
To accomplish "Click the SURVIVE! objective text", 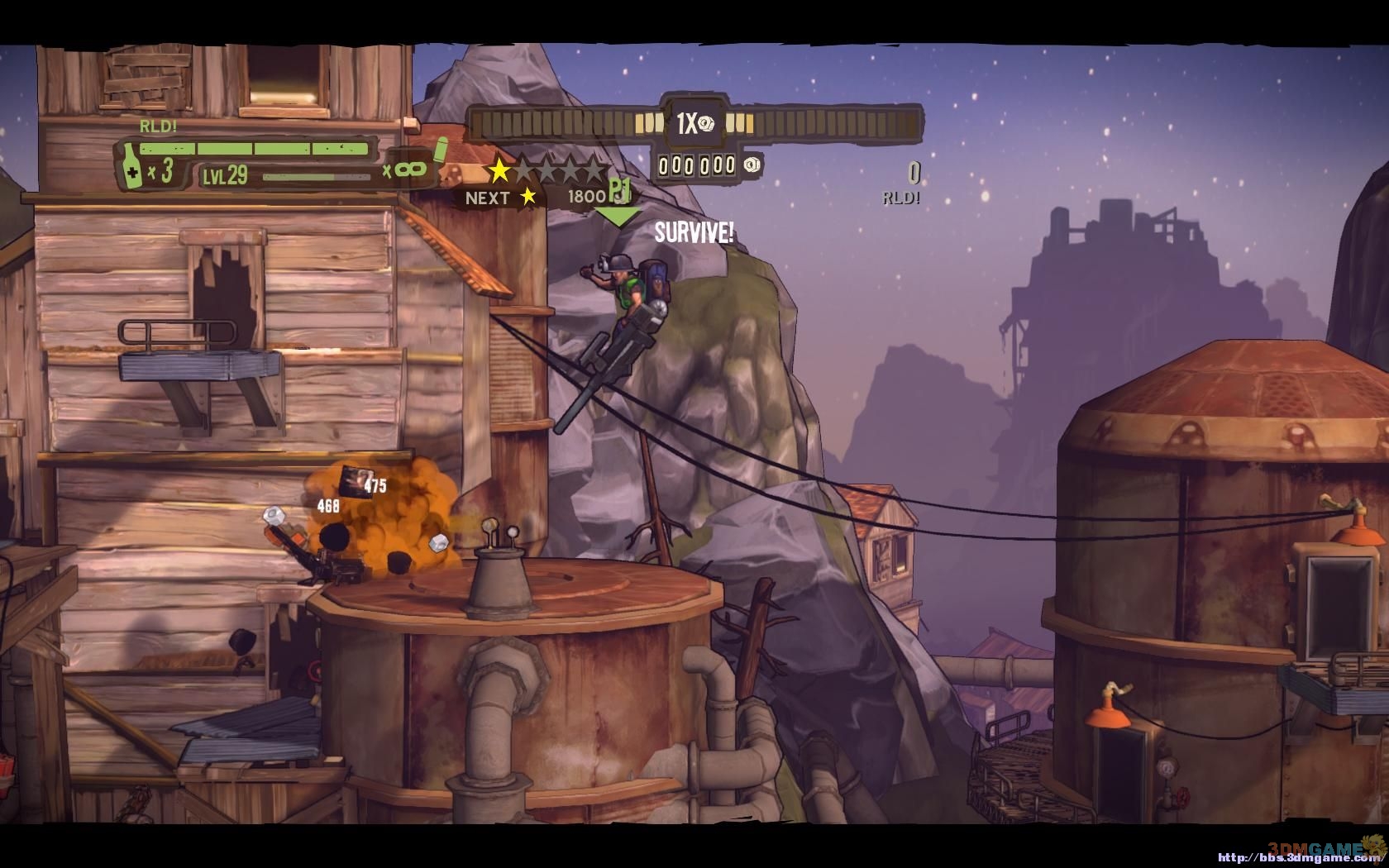I will click(x=694, y=233).
